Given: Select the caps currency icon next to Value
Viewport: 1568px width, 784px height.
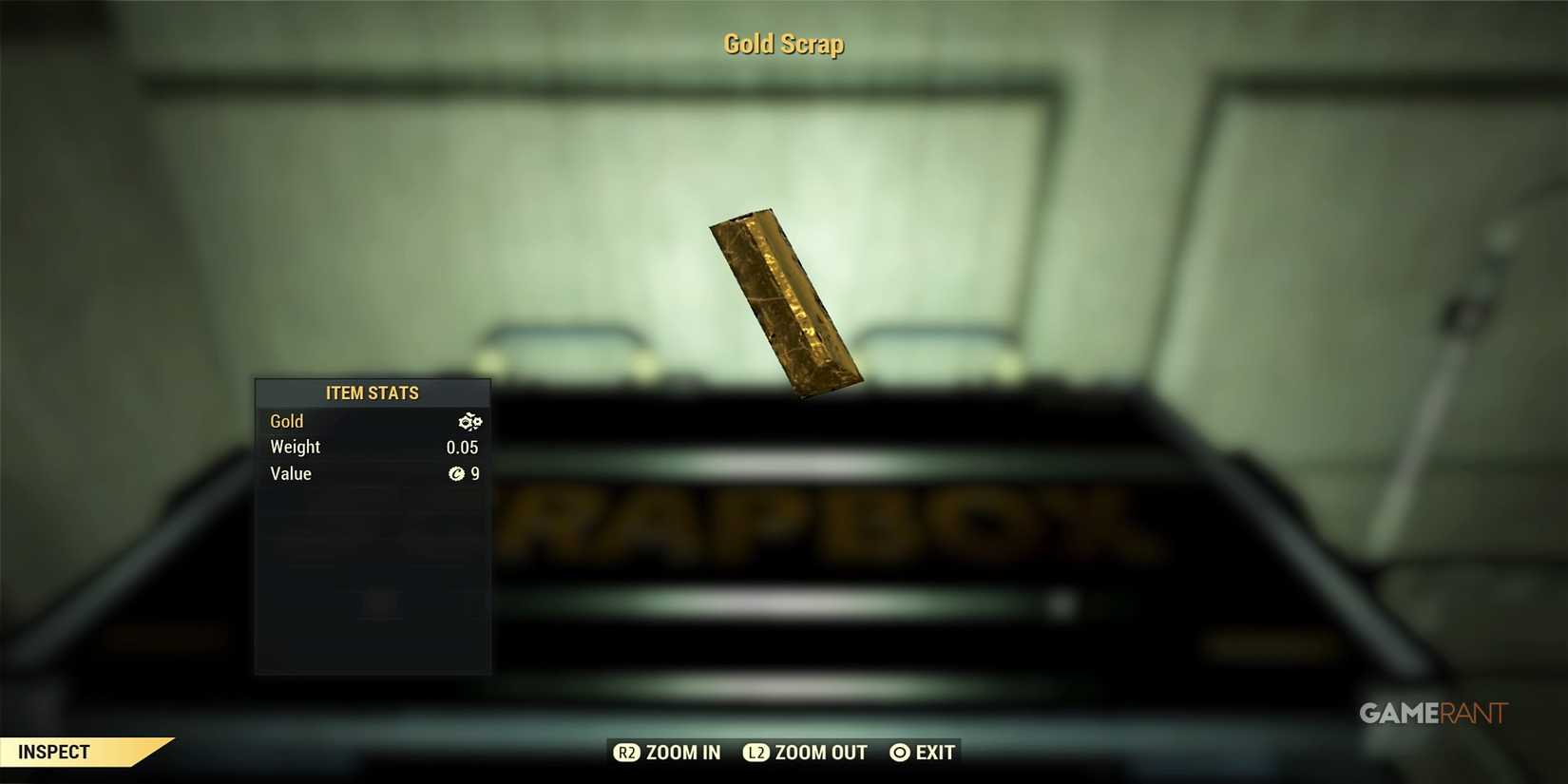Looking at the screenshot, I should click(458, 474).
